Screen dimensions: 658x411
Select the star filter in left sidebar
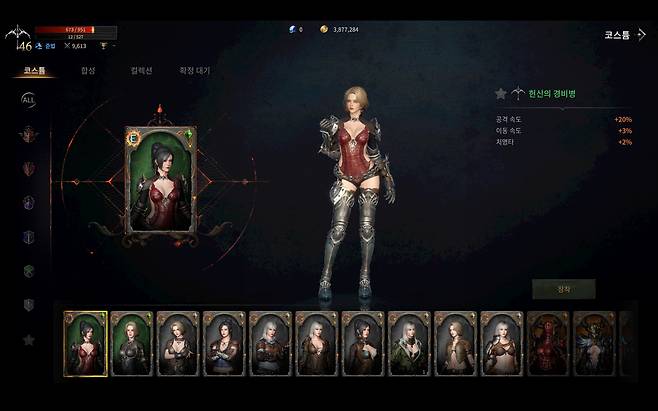point(28,340)
